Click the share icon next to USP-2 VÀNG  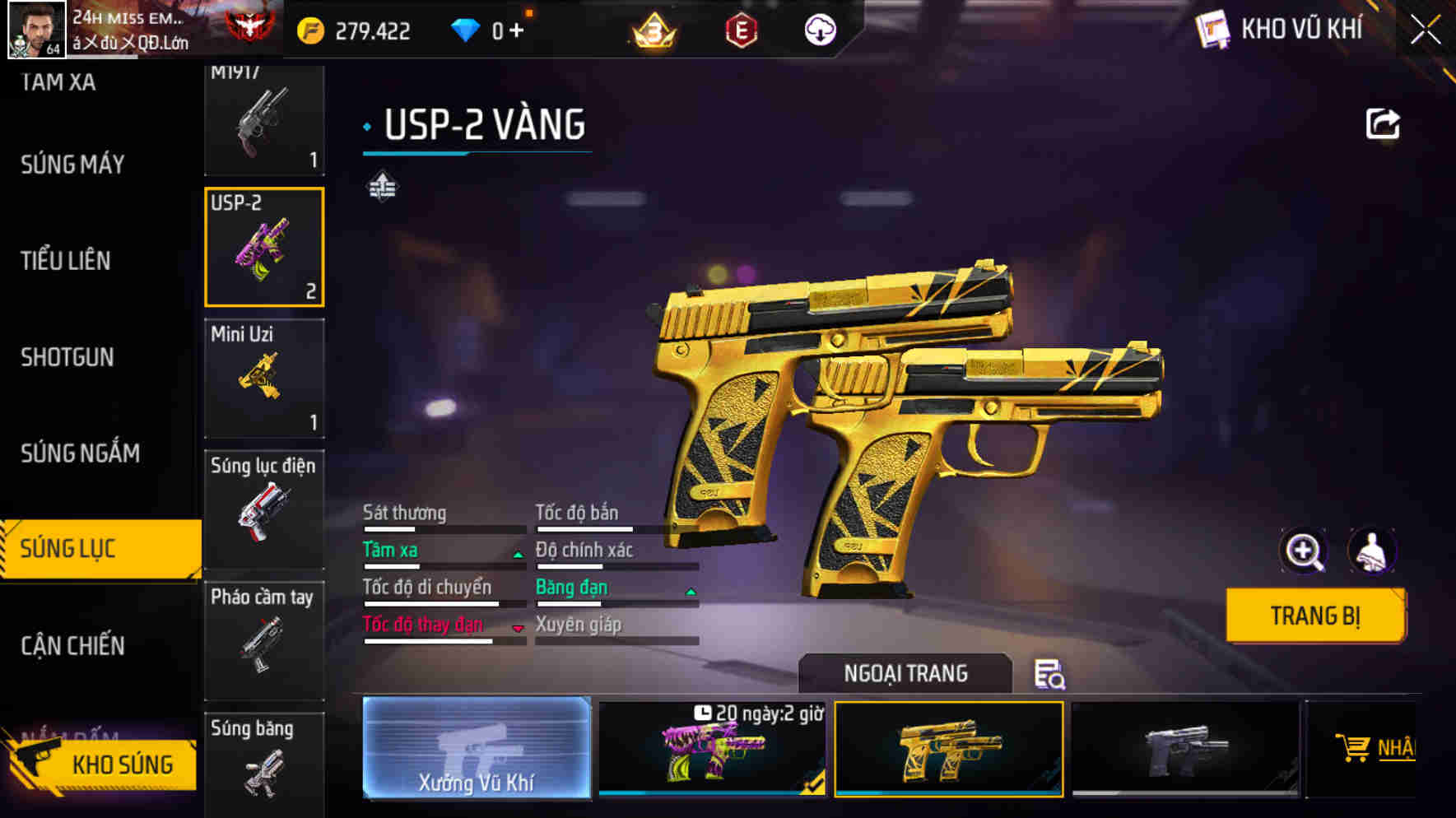[x=1383, y=122]
